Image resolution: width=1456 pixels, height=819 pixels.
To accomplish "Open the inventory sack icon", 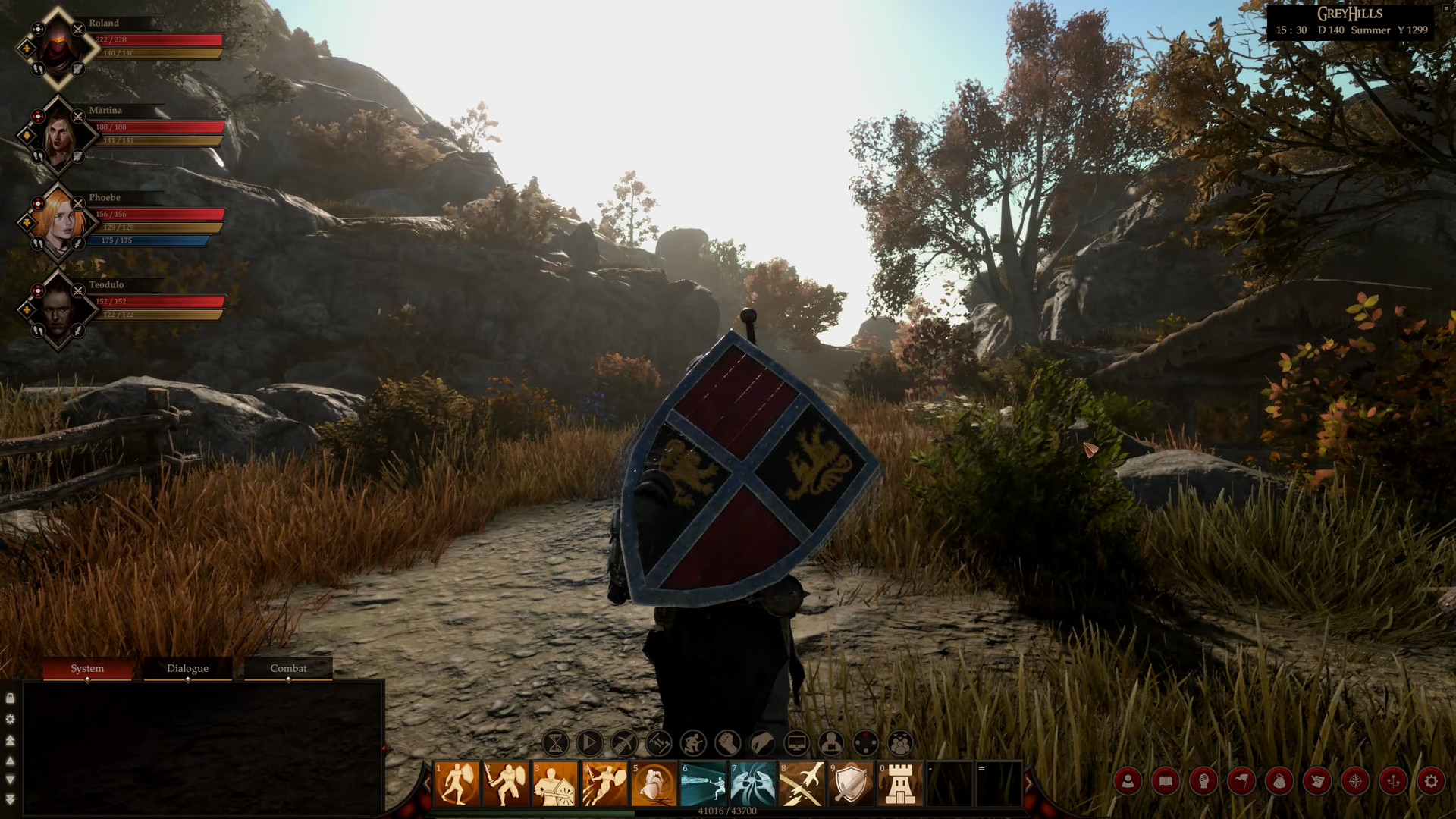I will click(x=1280, y=780).
